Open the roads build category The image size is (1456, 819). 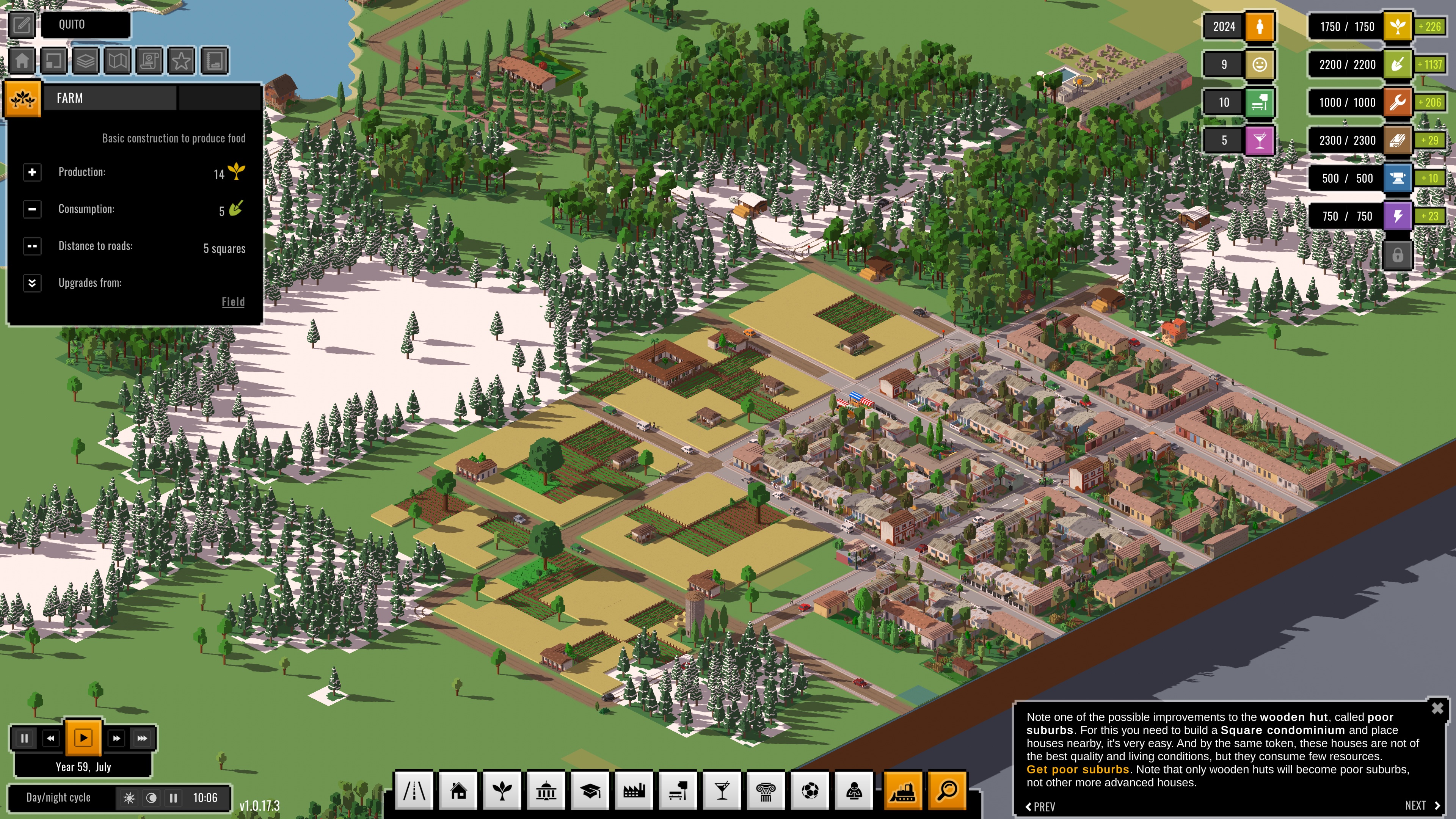pos(414,791)
